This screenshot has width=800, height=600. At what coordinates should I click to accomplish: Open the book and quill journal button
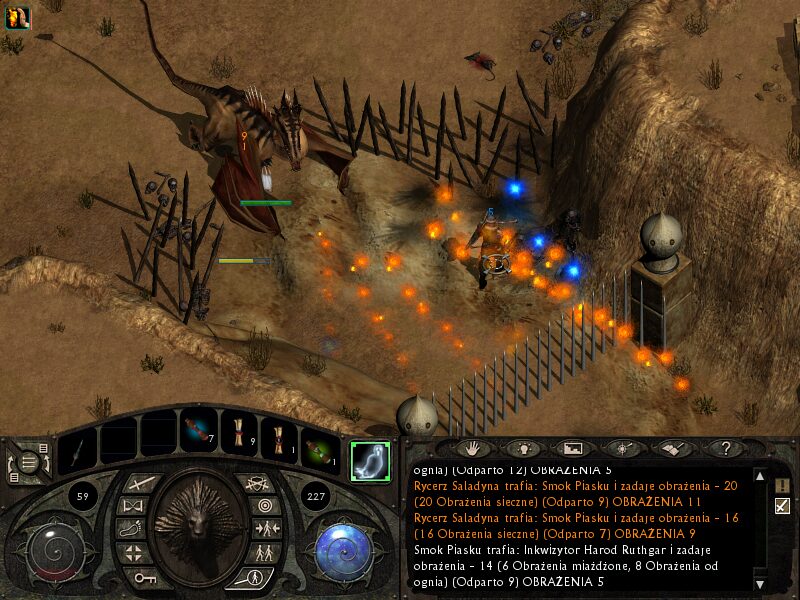674,449
